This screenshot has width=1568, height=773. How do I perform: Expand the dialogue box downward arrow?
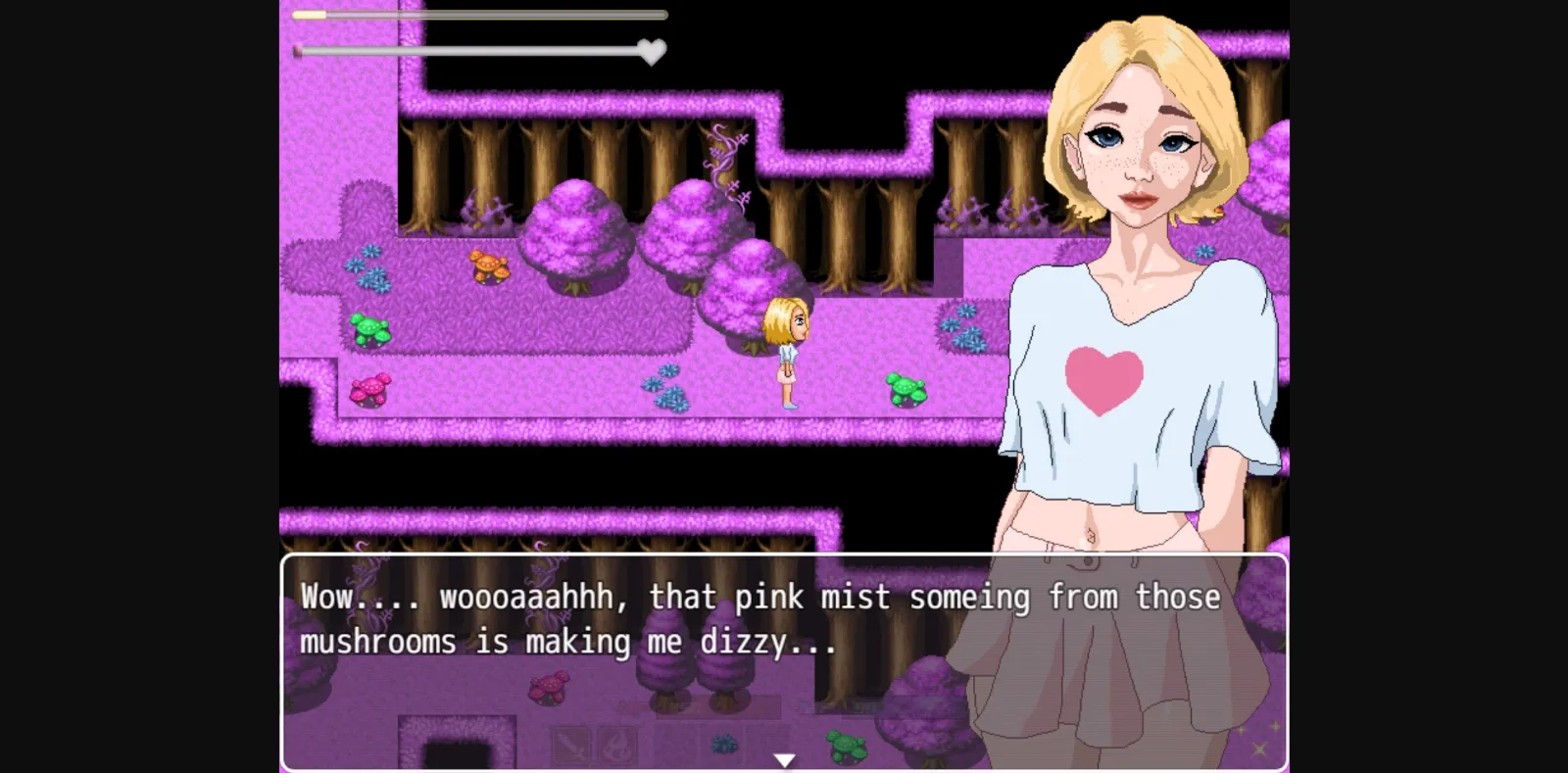tap(784, 758)
